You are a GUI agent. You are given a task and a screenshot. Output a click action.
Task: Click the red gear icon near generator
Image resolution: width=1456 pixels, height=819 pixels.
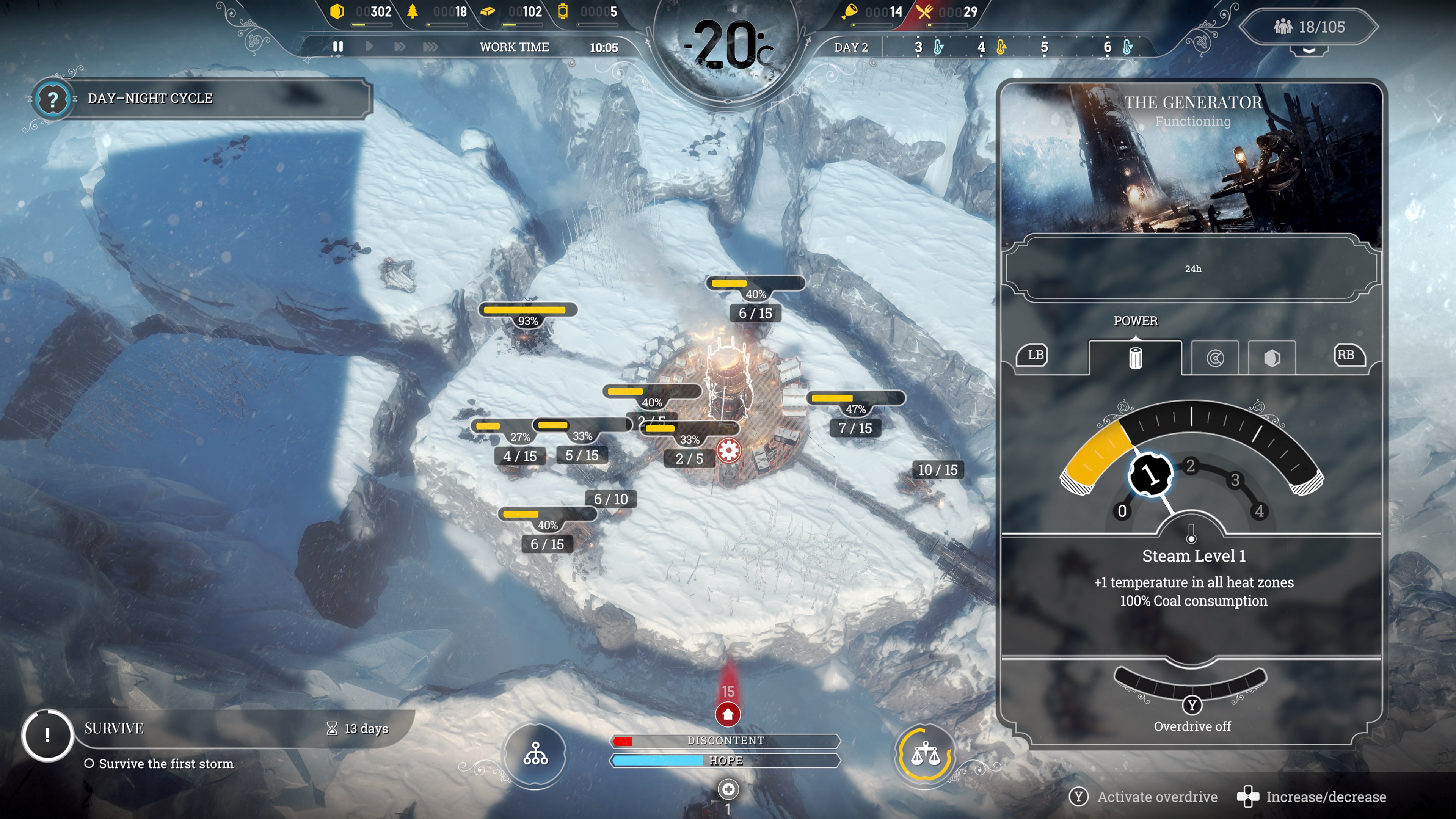pos(728,450)
